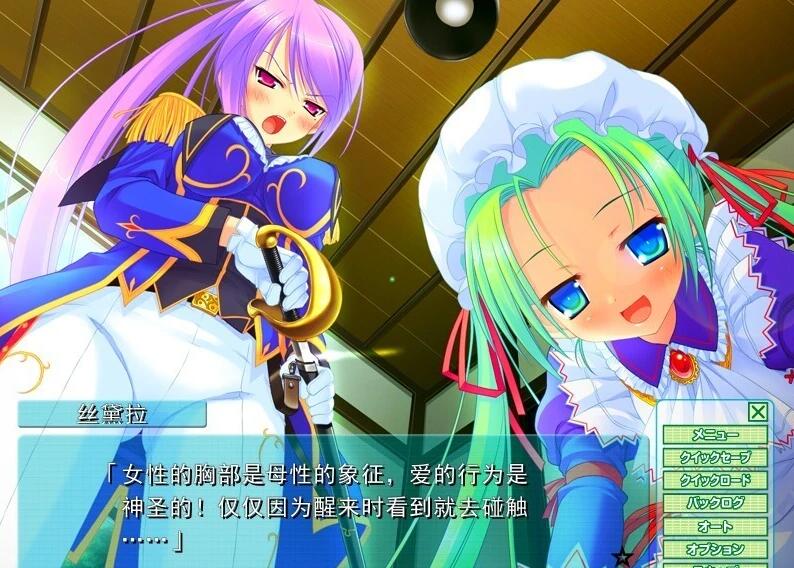Quick save with クイックセーブ
The image size is (794, 568).
tap(714, 457)
